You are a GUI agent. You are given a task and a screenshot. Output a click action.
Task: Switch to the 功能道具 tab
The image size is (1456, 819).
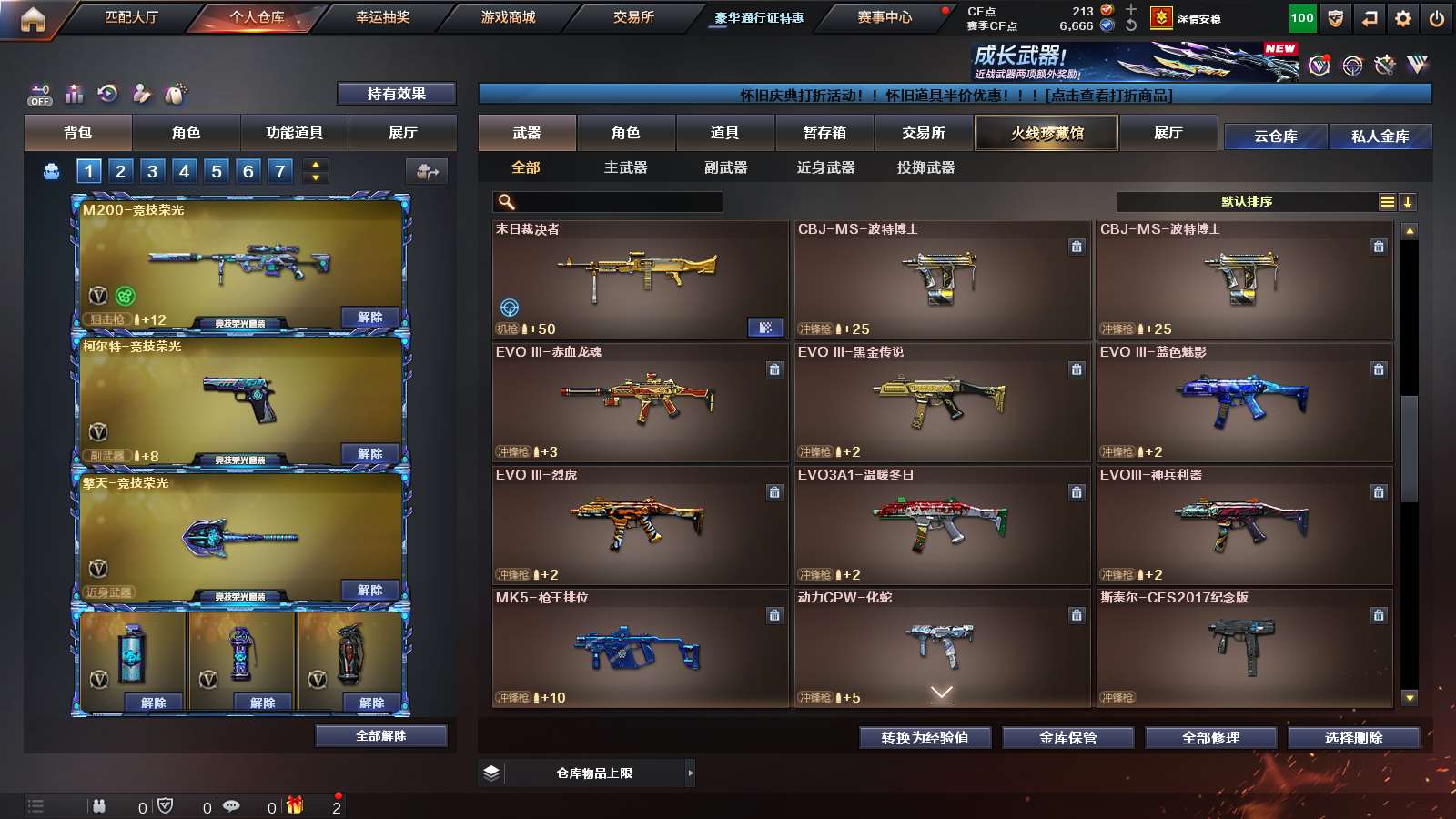click(294, 133)
